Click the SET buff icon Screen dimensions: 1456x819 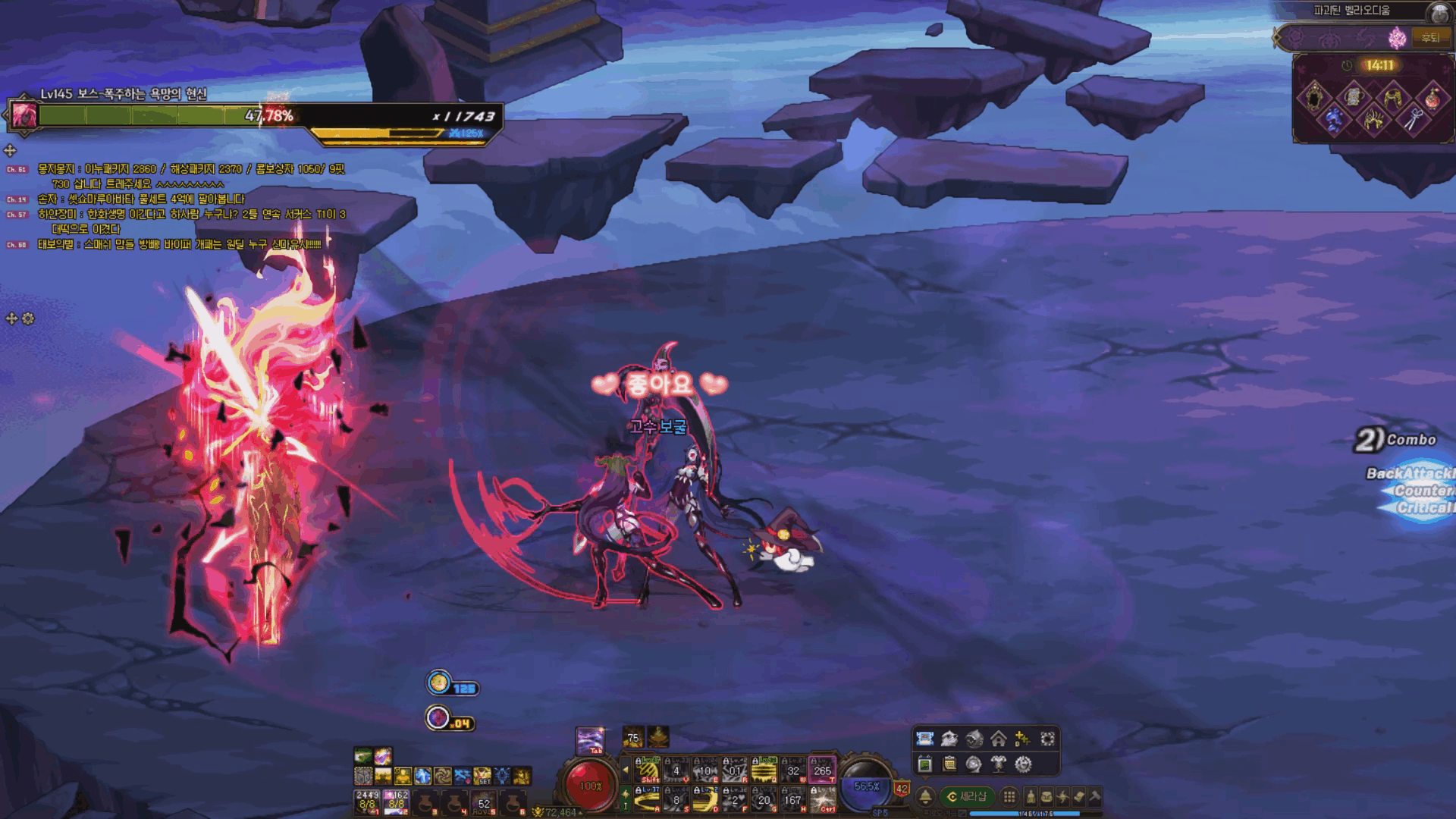tap(482, 776)
